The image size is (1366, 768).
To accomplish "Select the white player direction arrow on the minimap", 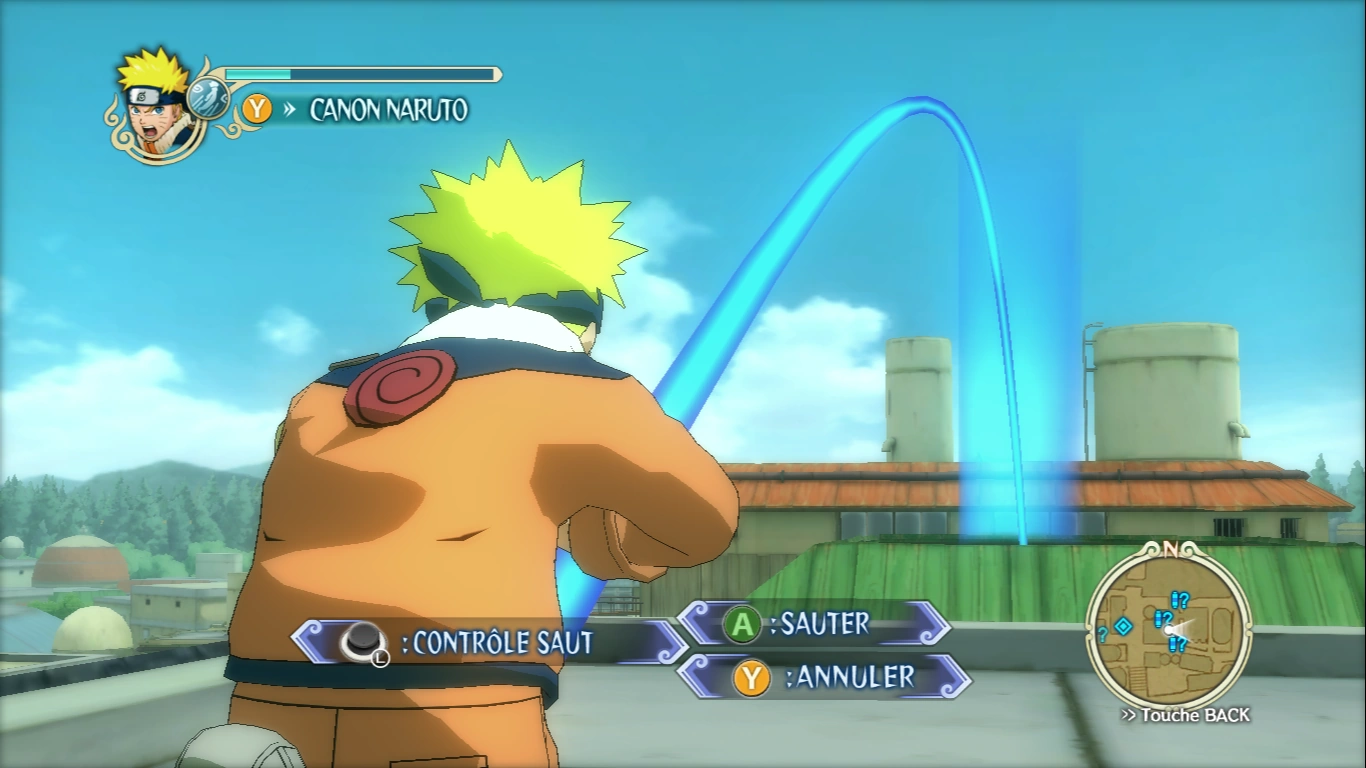I will pyautogui.click(x=1172, y=630).
